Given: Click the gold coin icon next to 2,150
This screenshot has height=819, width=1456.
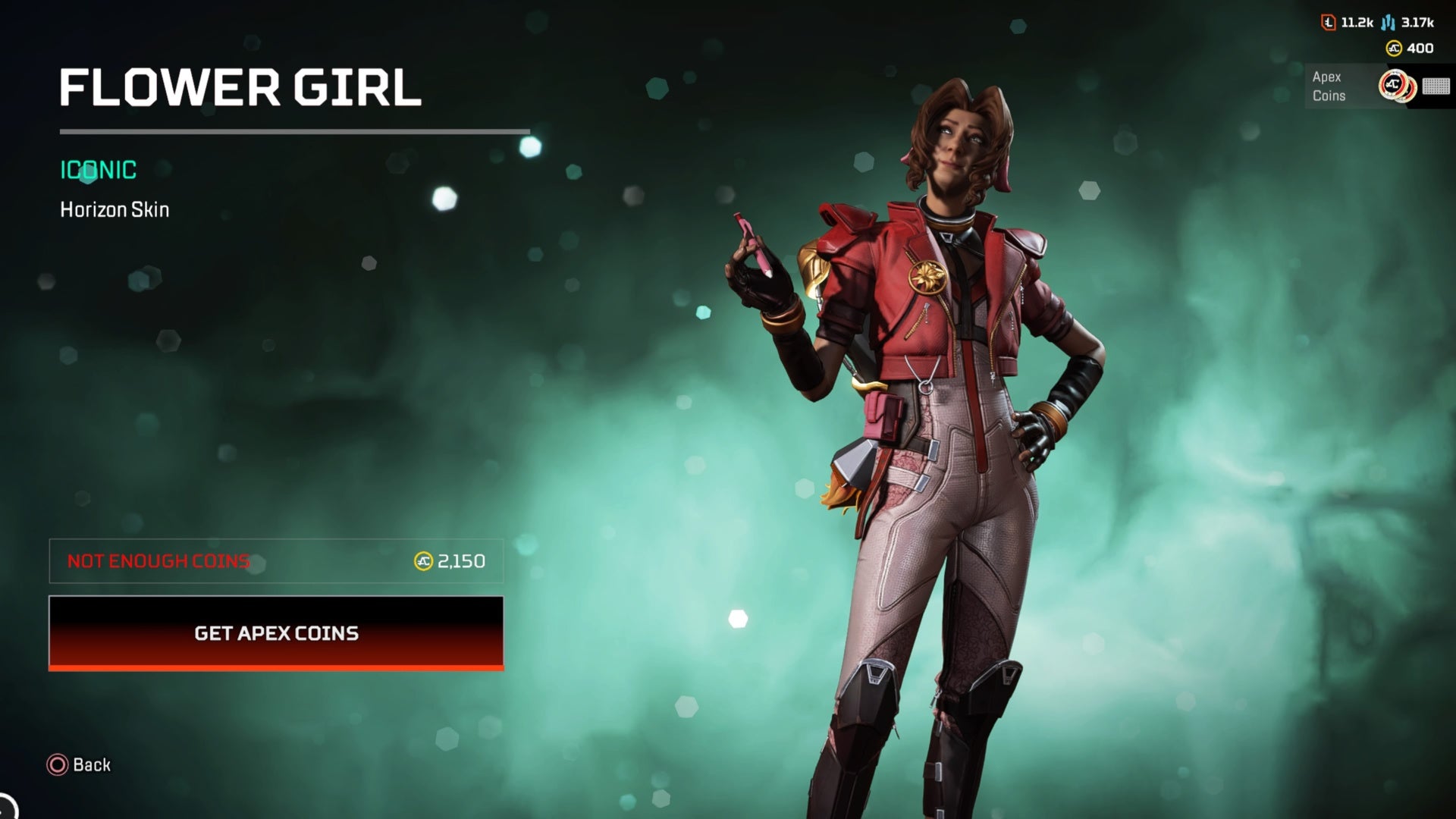Looking at the screenshot, I should click(x=422, y=561).
